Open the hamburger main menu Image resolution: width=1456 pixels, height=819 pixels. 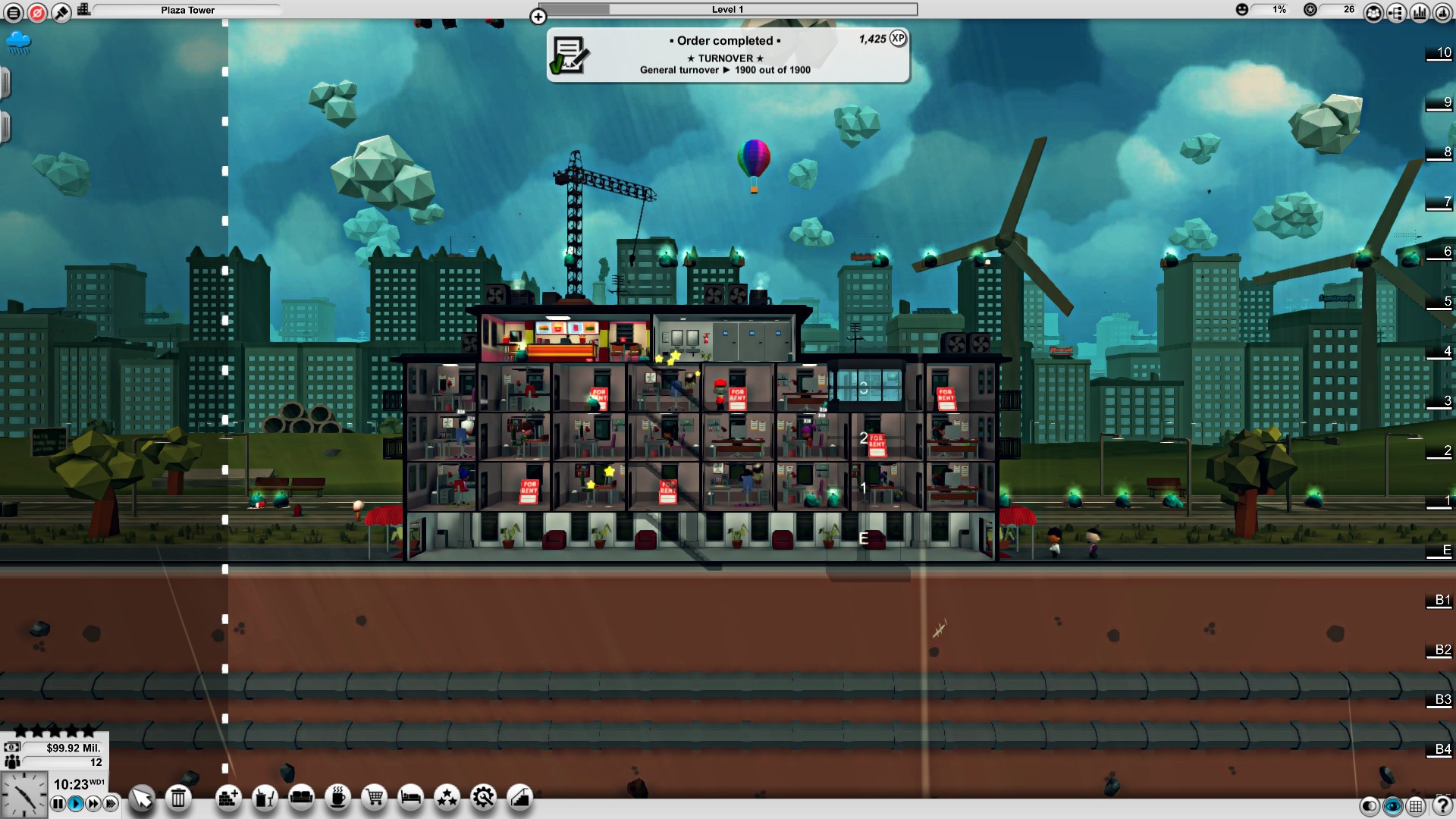[x=14, y=11]
